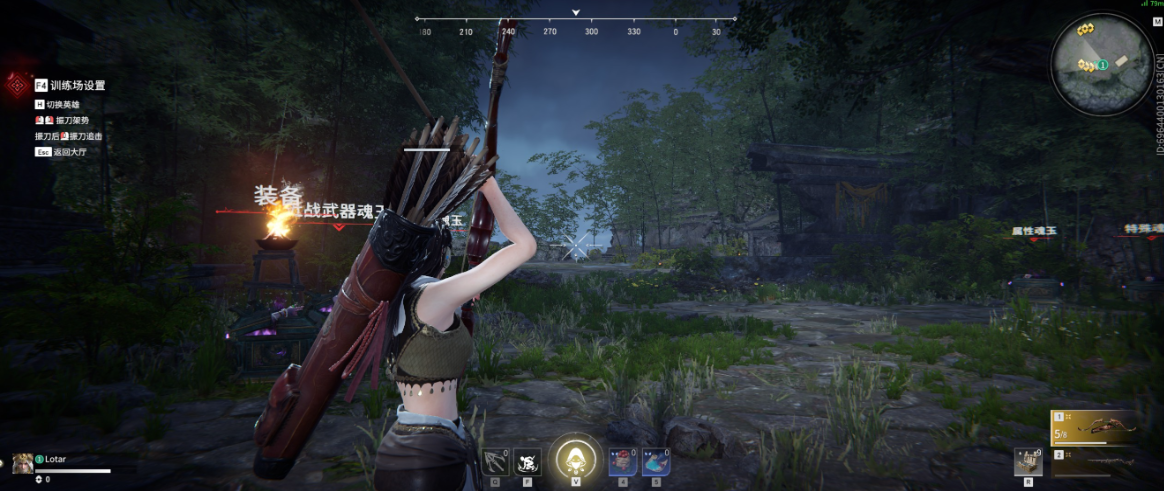Select the bow in weapon slot 1
The image size is (1164, 491).
[1095, 428]
